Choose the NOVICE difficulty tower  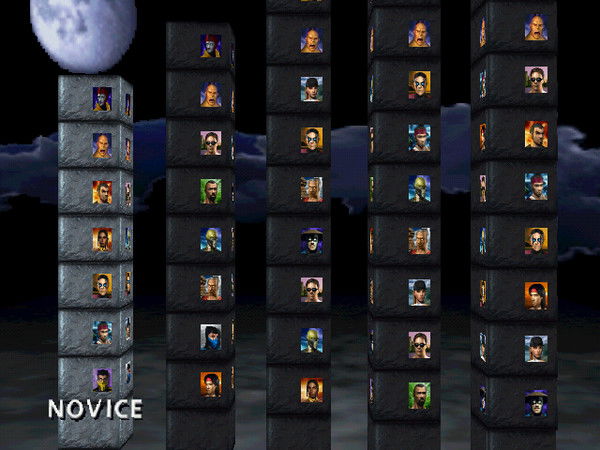[x=96, y=240]
